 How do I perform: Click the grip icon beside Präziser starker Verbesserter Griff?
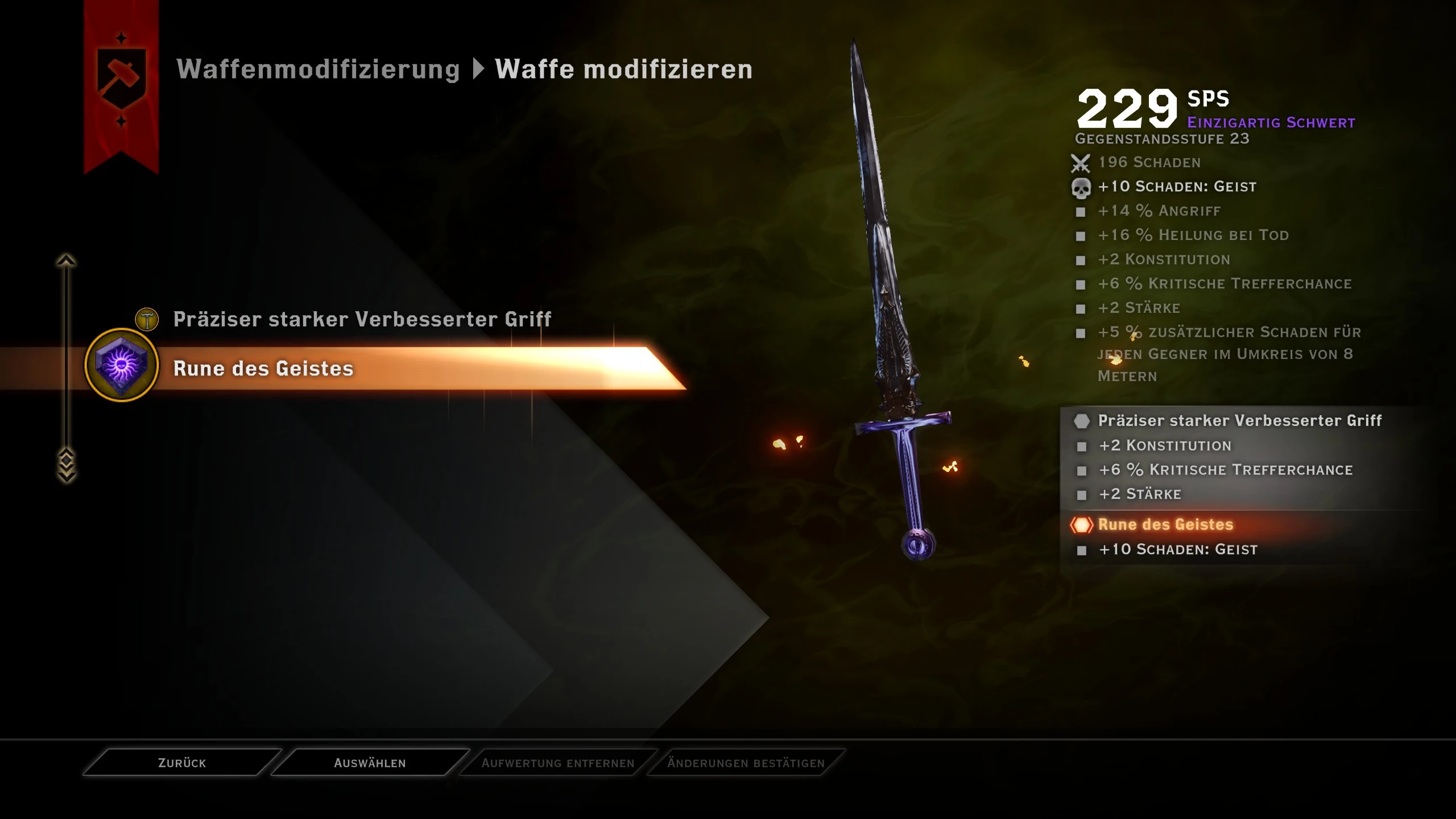click(147, 319)
